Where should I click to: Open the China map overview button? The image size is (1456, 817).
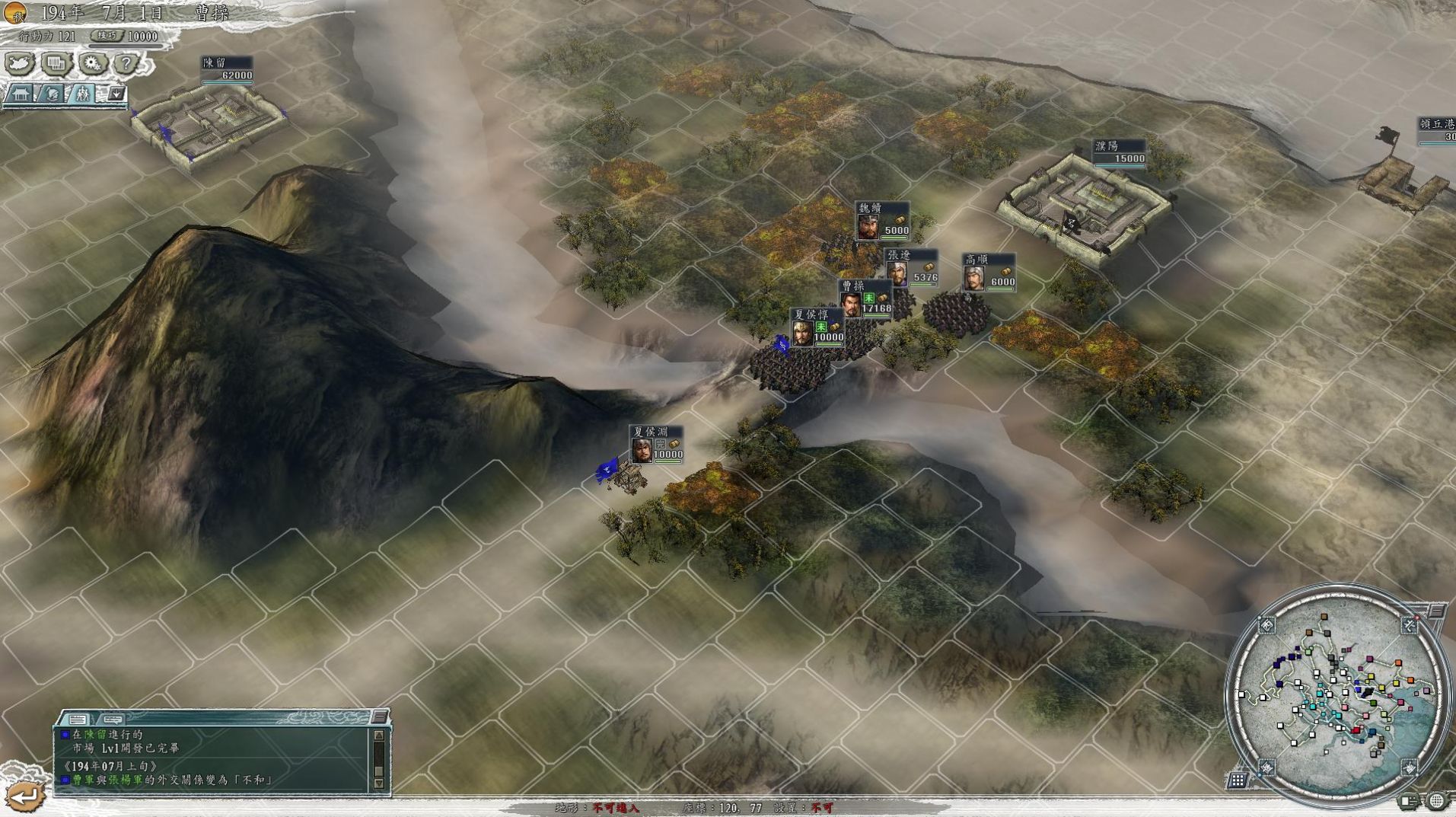tap(19, 63)
